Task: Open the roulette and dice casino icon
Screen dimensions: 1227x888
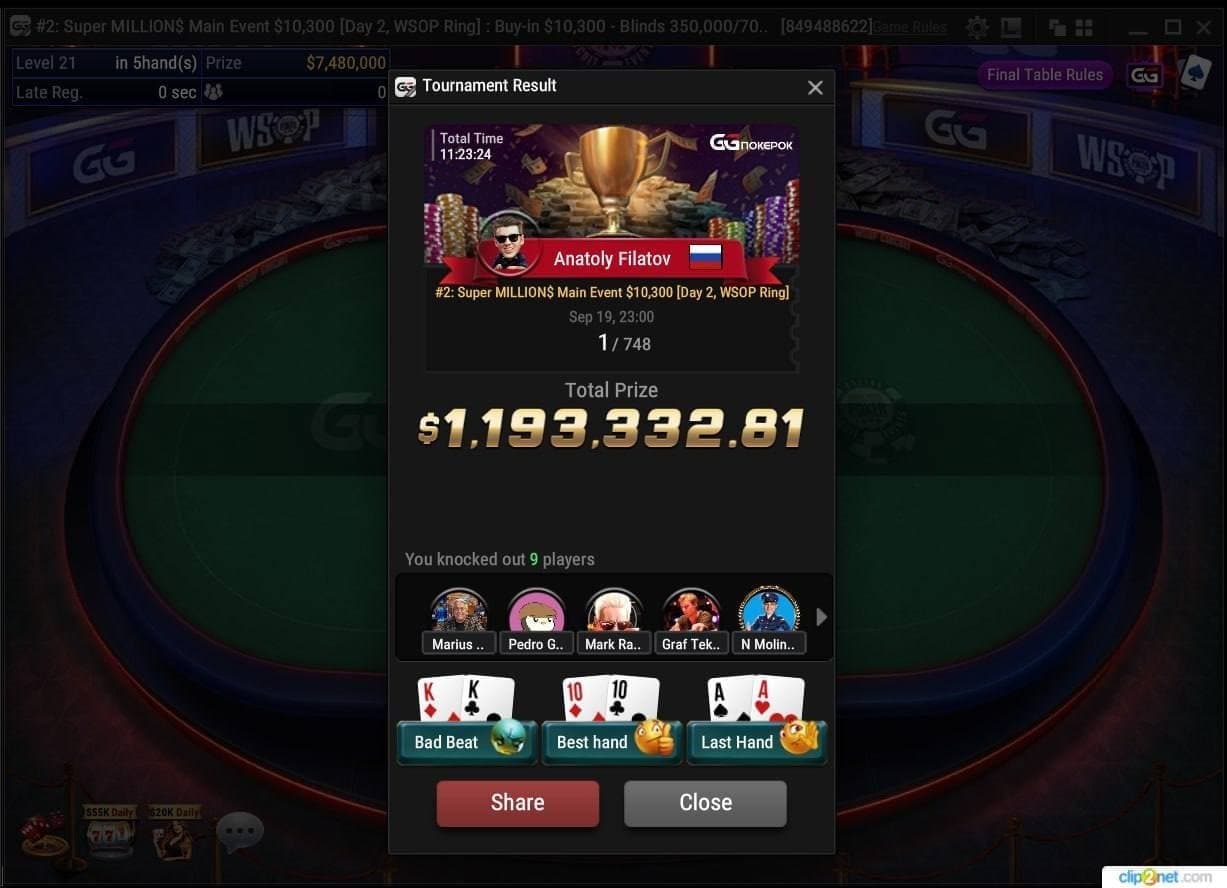Action: pos(45,836)
